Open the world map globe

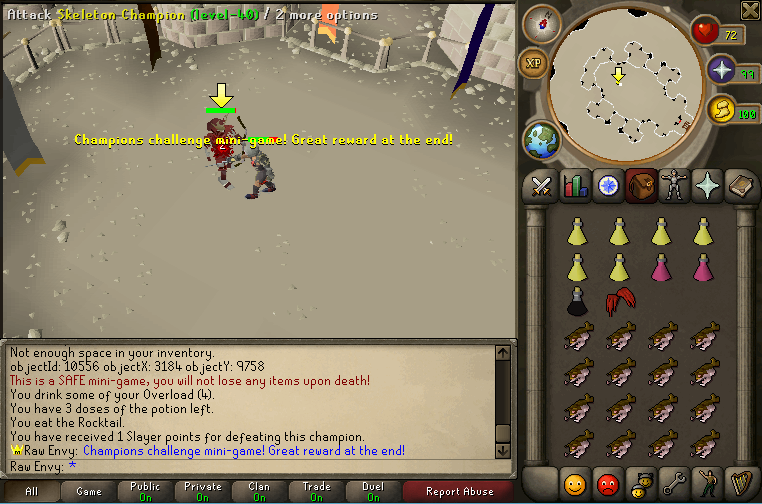point(541,139)
